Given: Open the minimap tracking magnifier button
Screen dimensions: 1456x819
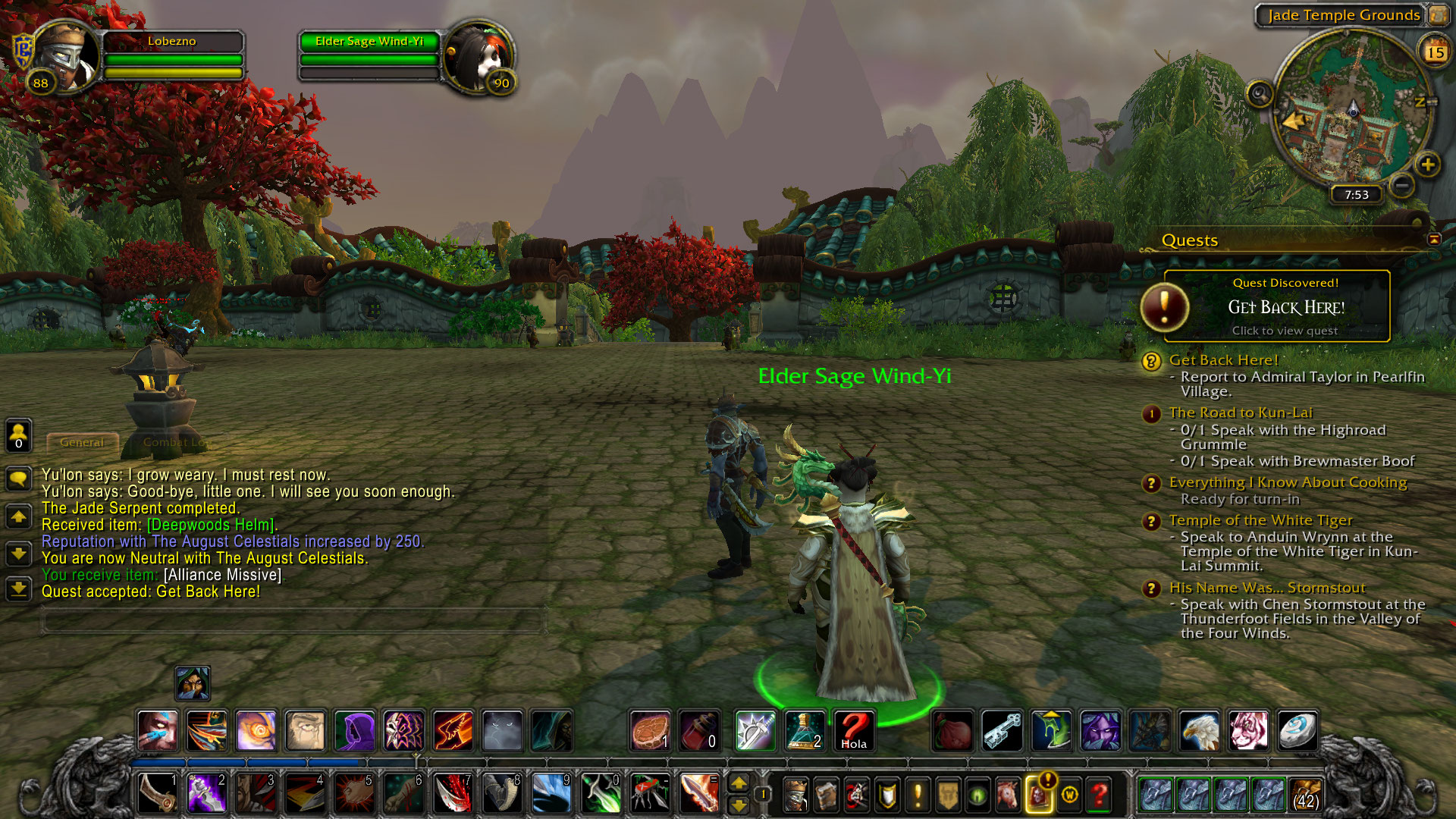Looking at the screenshot, I should [1260, 95].
